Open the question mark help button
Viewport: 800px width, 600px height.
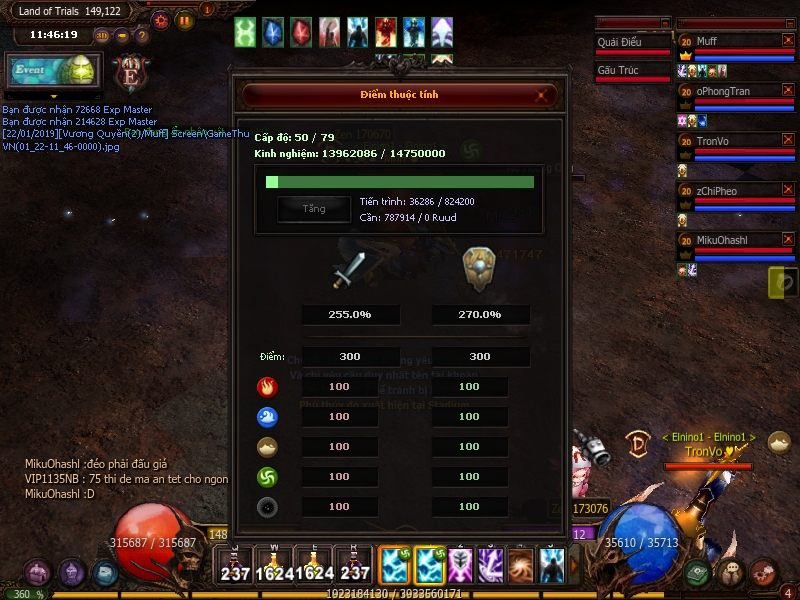click(x=142, y=35)
